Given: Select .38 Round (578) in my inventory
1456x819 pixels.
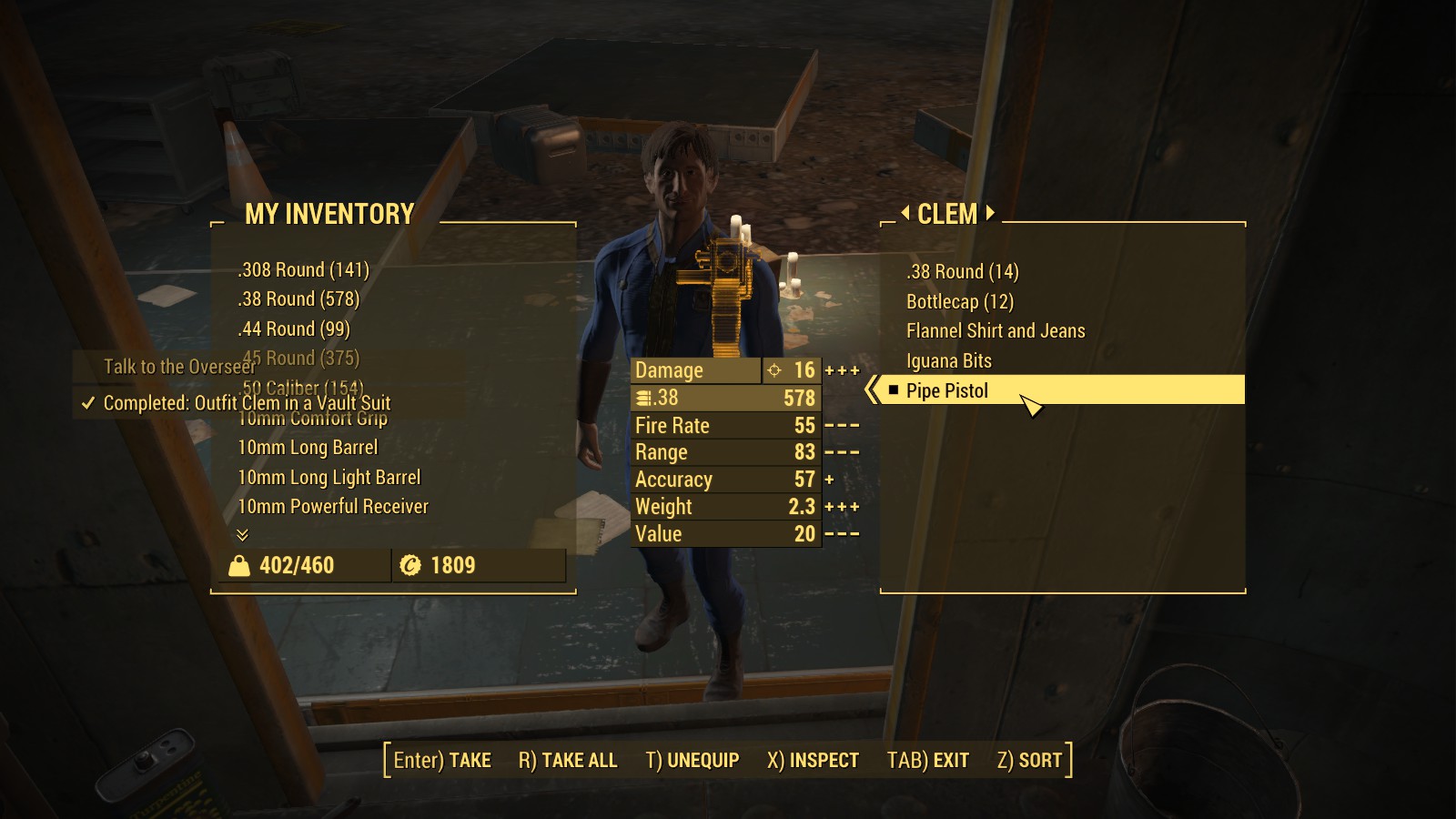Looking at the screenshot, I should click(298, 299).
